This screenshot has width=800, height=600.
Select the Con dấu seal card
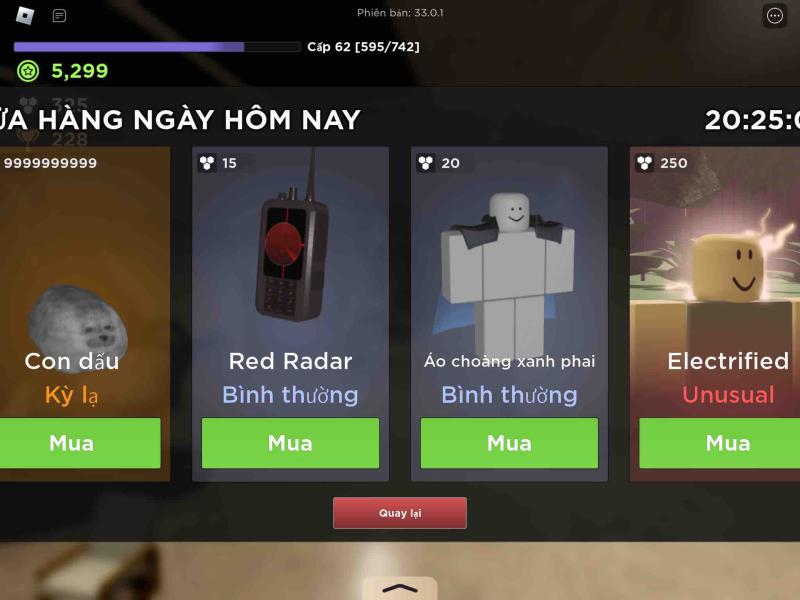pos(78,270)
